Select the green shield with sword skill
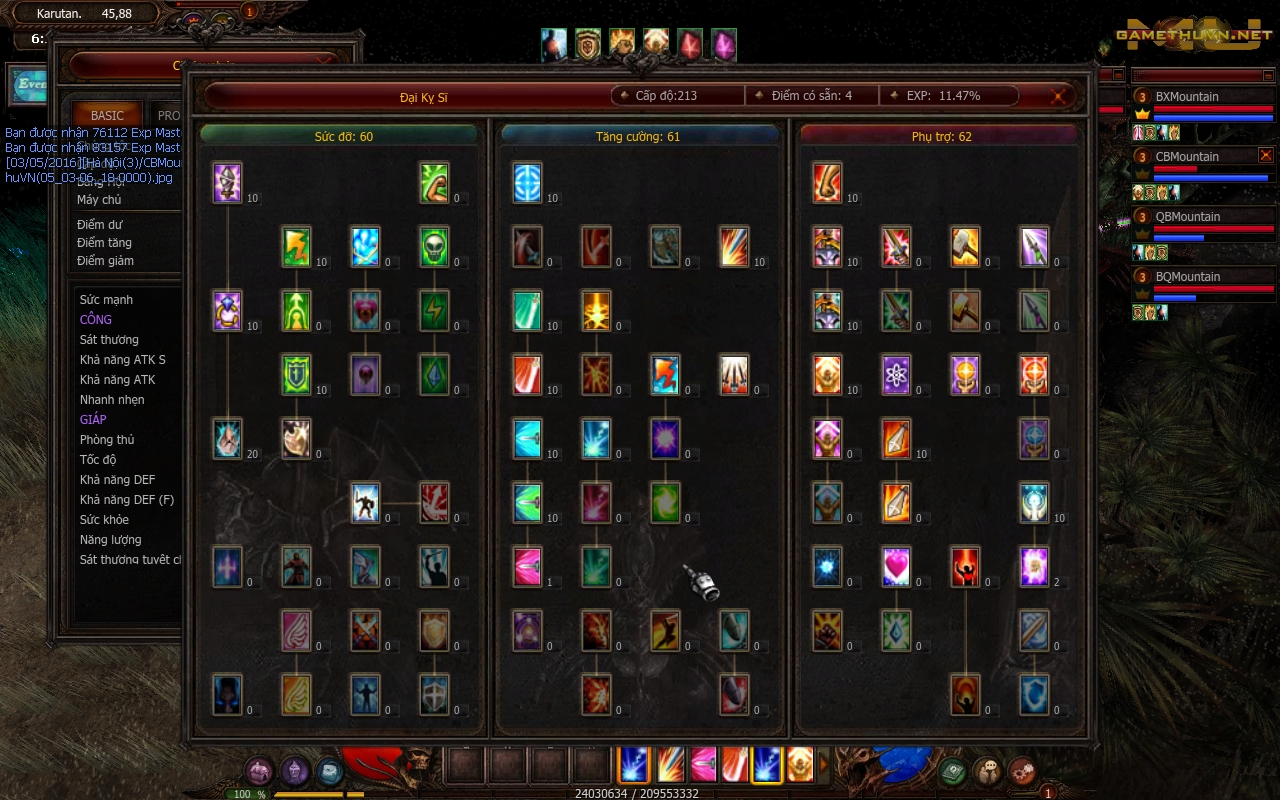This screenshot has height=800, width=1280. click(x=296, y=374)
